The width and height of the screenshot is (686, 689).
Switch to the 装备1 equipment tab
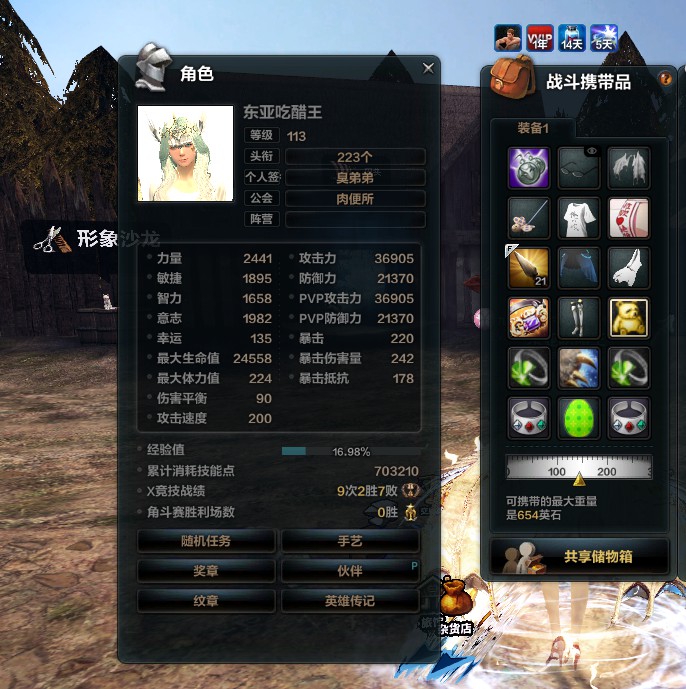533,128
